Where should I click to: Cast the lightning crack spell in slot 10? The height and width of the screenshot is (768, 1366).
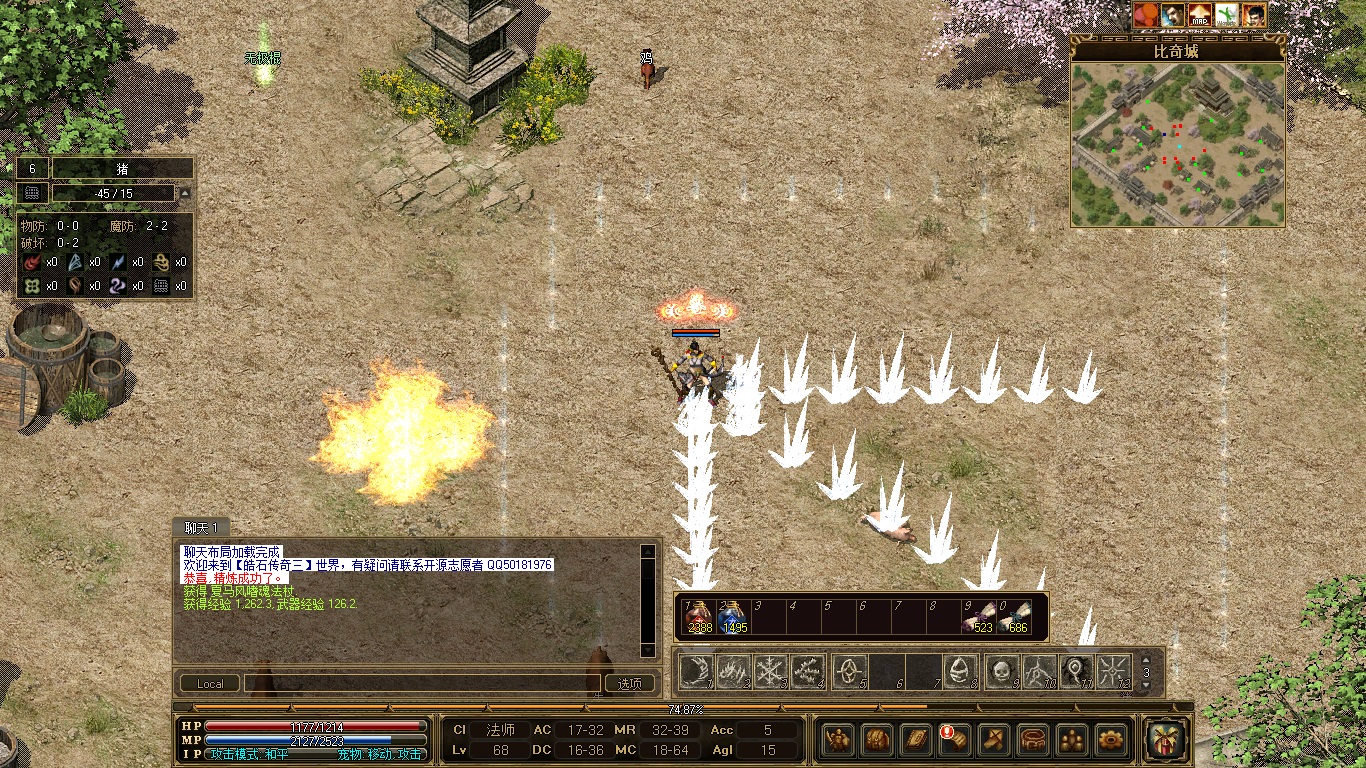(1039, 672)
